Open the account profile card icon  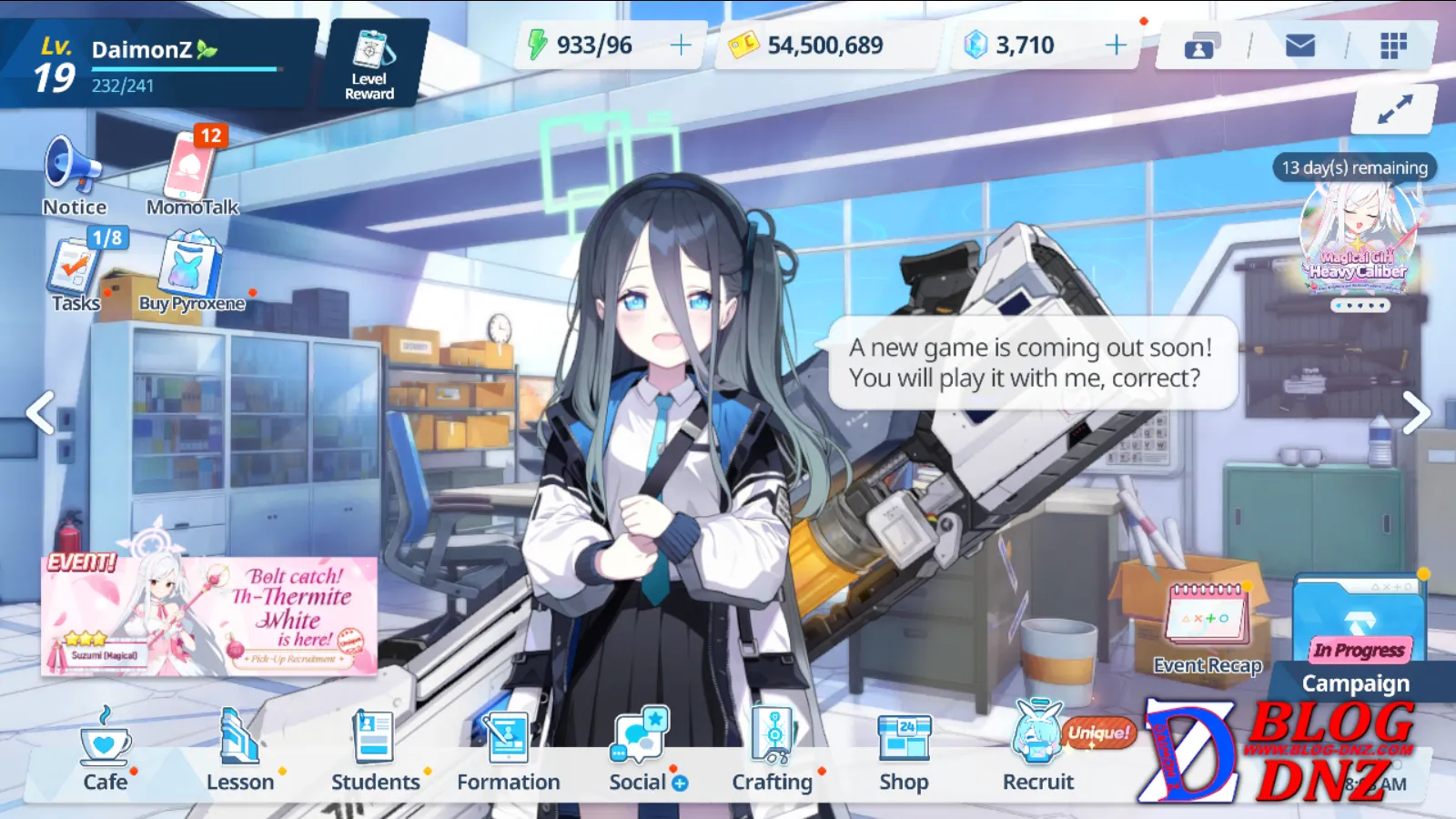(1201, 45)
